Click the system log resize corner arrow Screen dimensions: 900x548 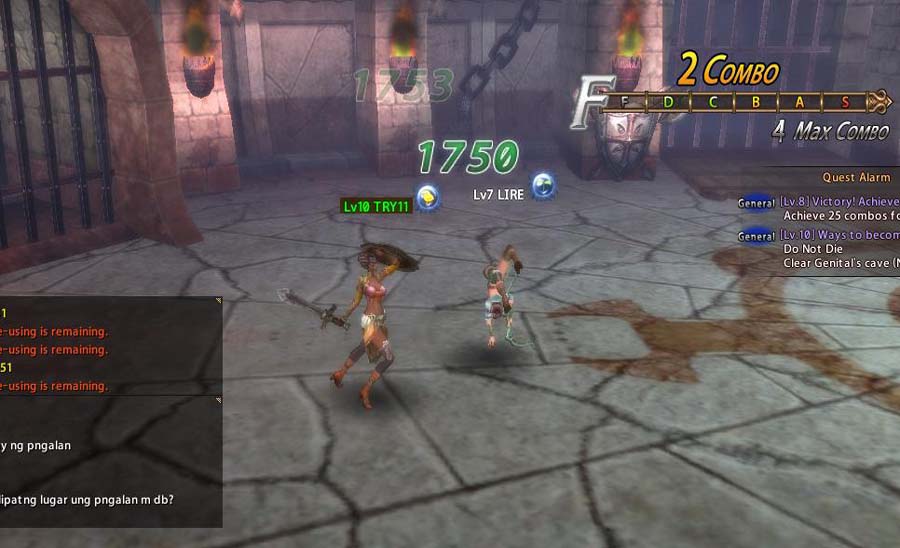(x=218, y=300)
